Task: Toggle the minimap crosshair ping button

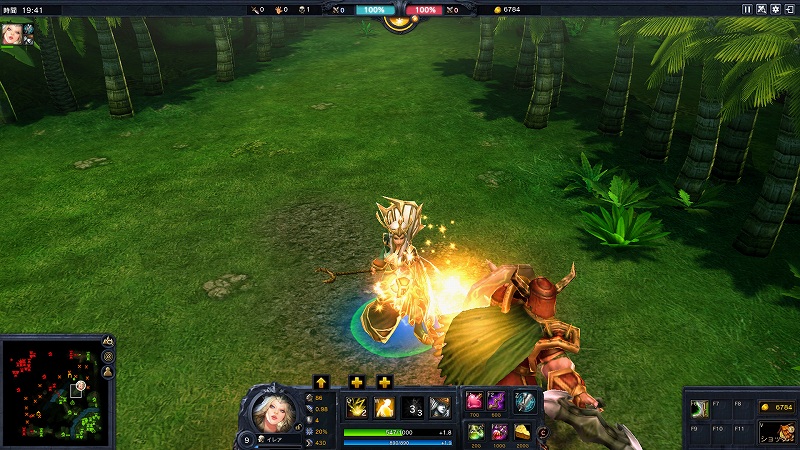Action: click(x=107, y=356)
